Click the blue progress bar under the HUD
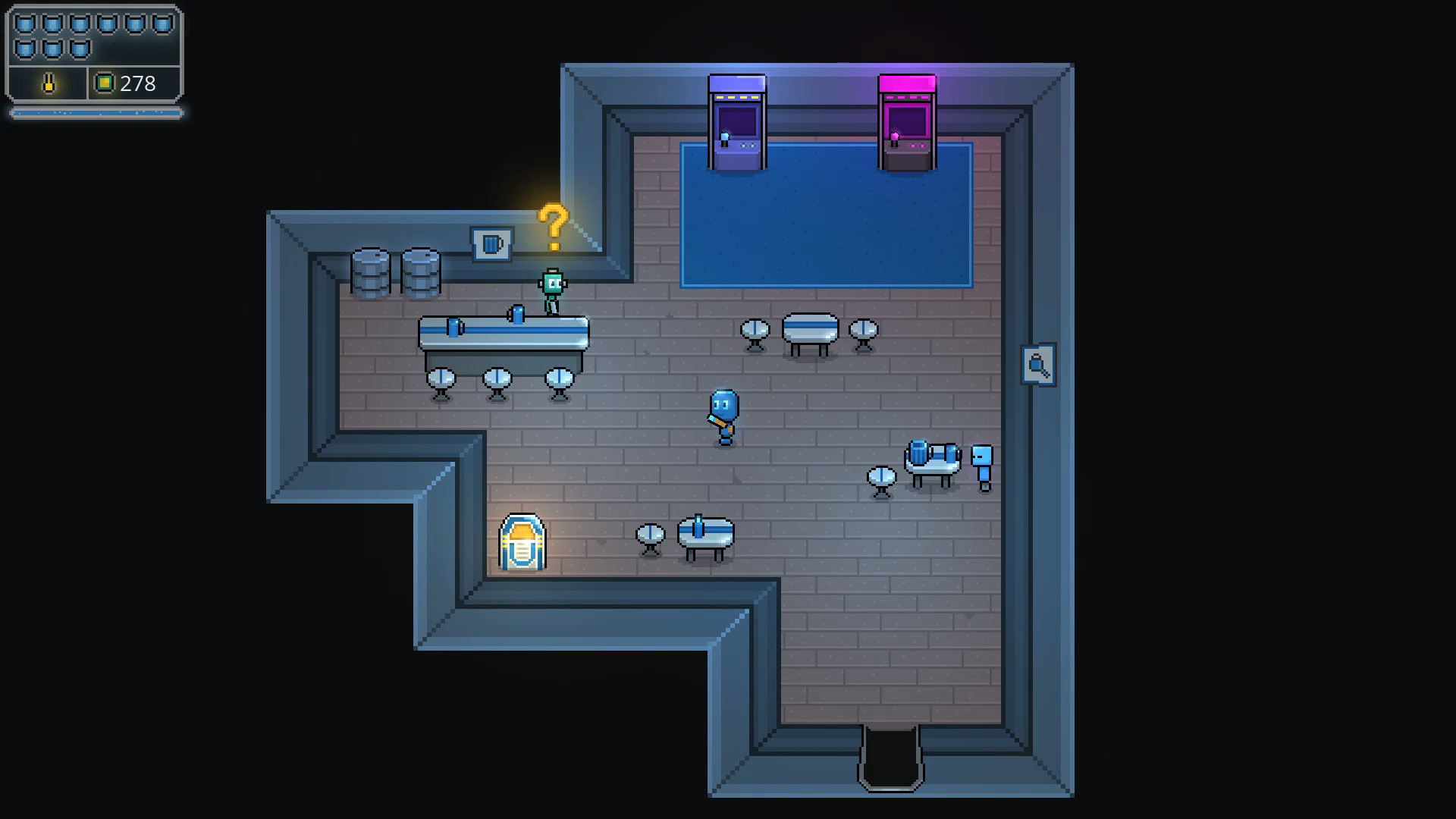The image size is (1456, 819). pyautogui.click(x=95, y=112)
